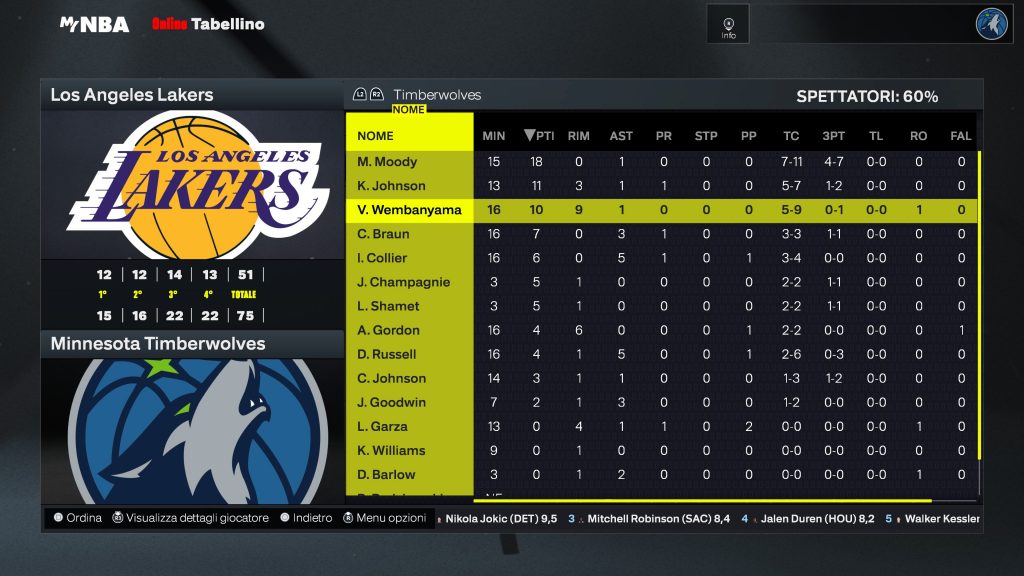Pick K. Williams in the player list
The width and height of the screenshot is (1024, 576).
pos(392,450)
